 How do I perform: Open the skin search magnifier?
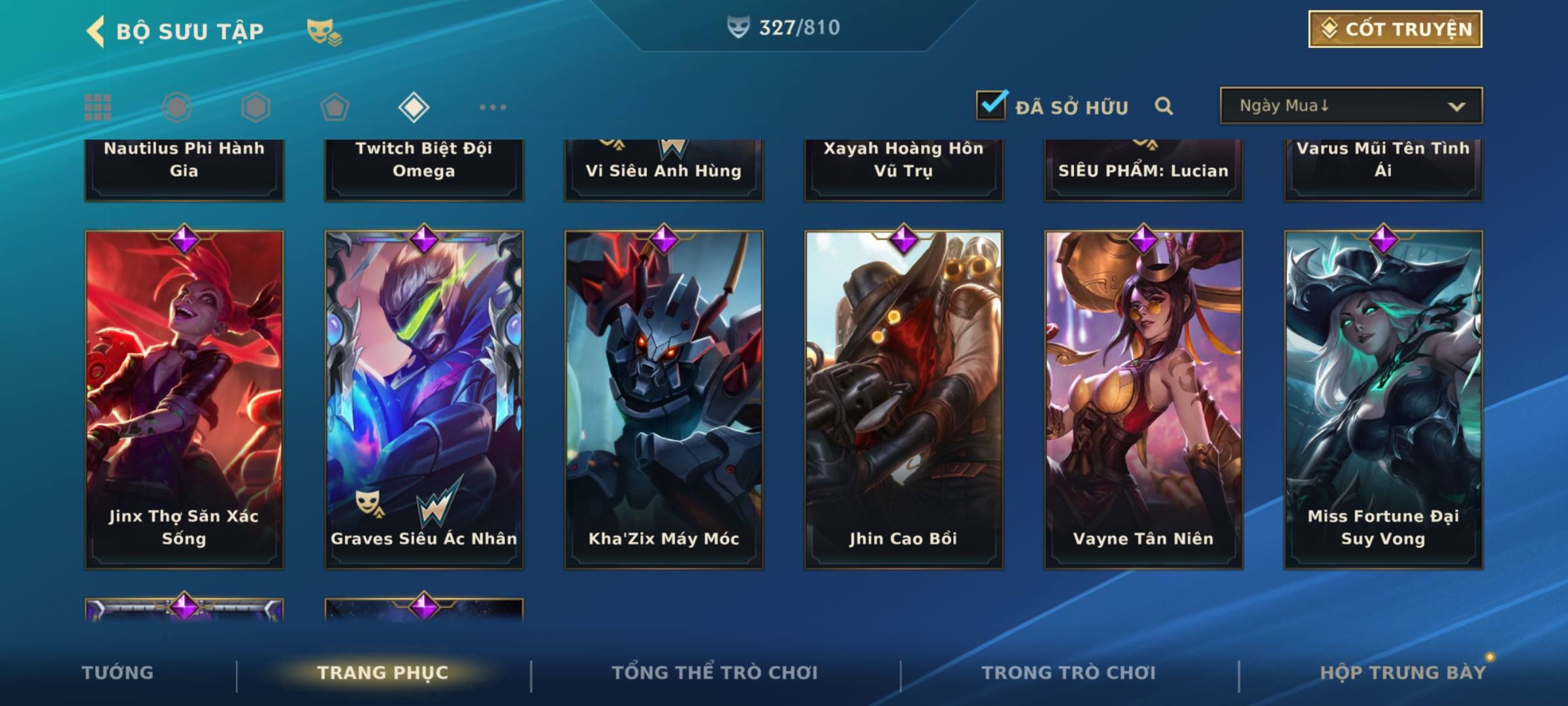(x=1164, y=106)
